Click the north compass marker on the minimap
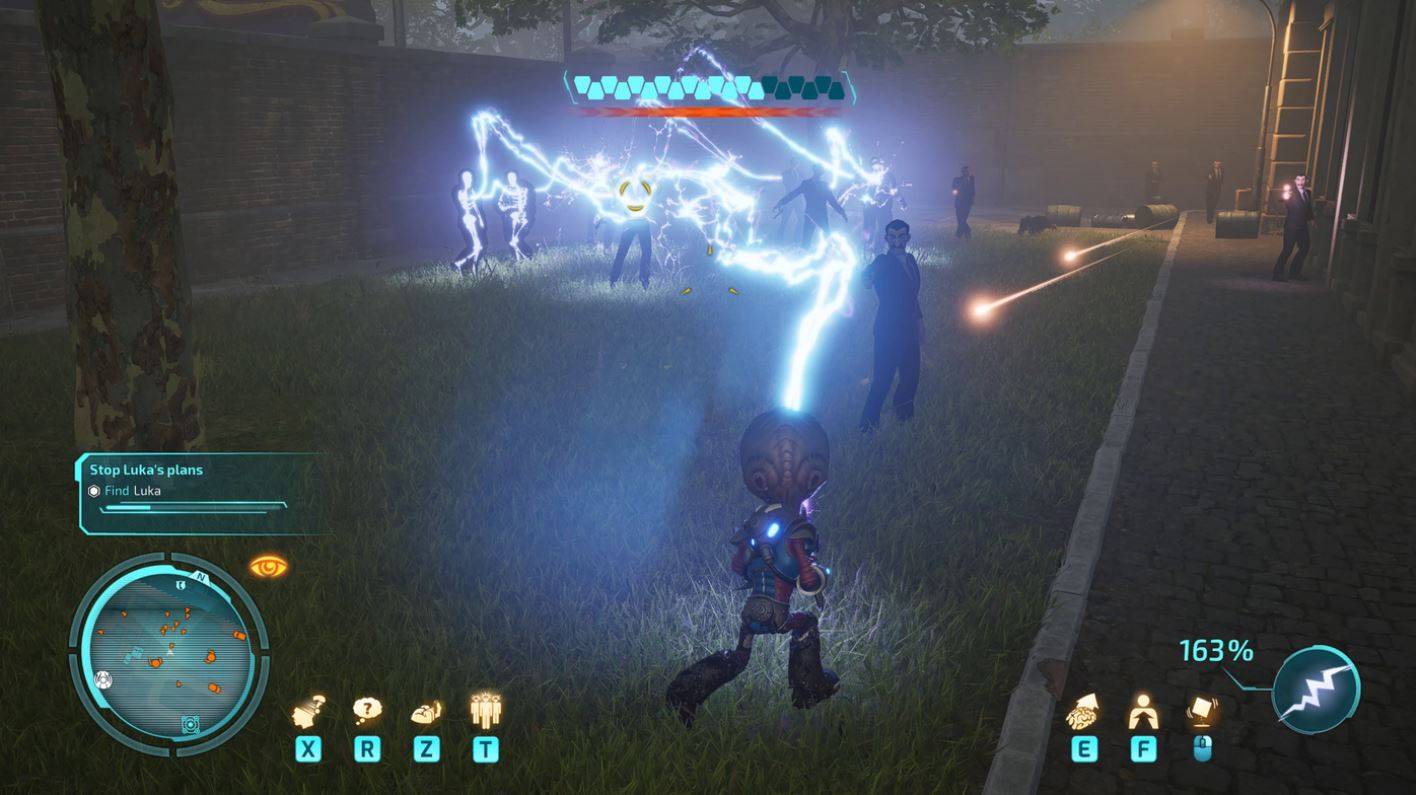1416x795 pixels. tap(200, 578)
